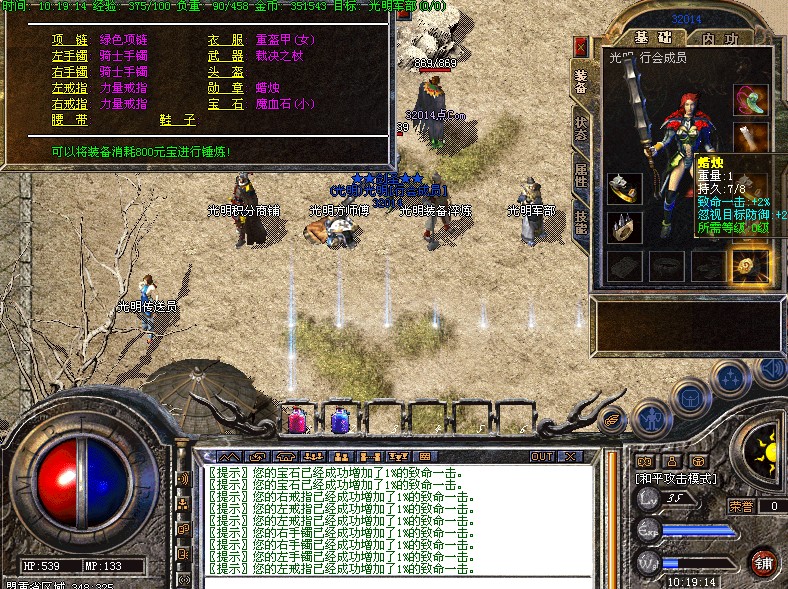Choose the 衣服 (armor) refine link
The image size is (788, 589).
point(226,39)
